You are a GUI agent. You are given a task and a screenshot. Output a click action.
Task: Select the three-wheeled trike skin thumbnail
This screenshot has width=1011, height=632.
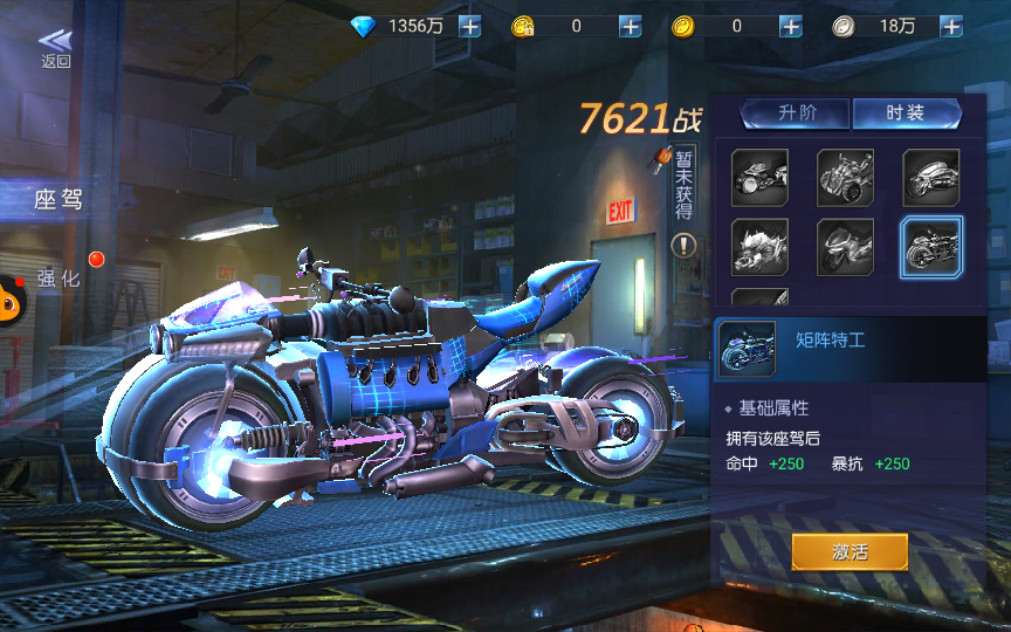(845, 178)
